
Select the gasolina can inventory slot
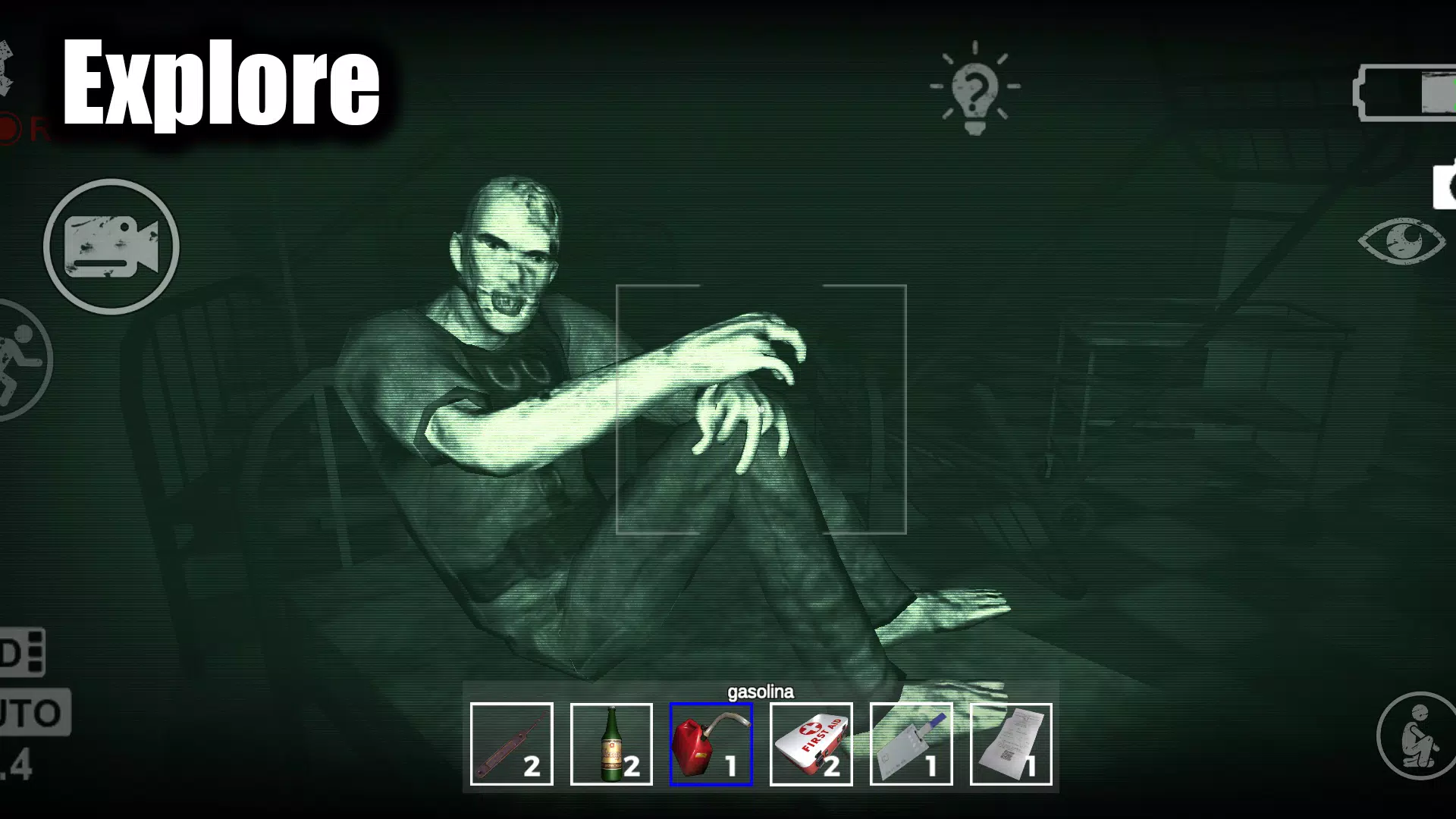tap(711, 743)
